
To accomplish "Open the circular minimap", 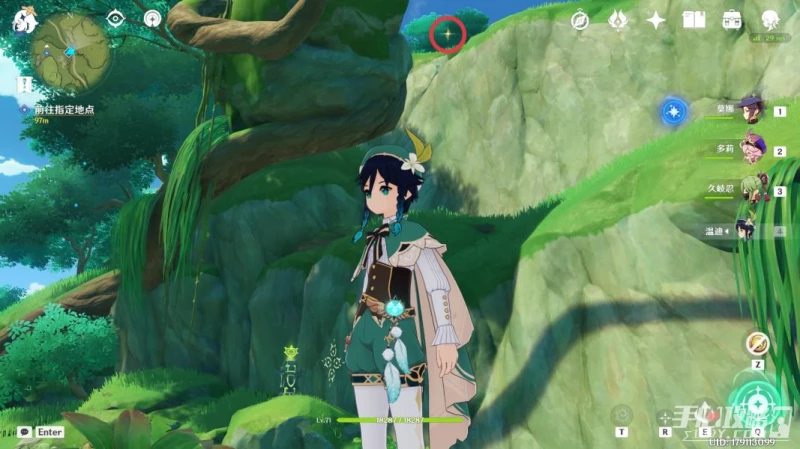I will pyautogui.click(x=70, y=52).
